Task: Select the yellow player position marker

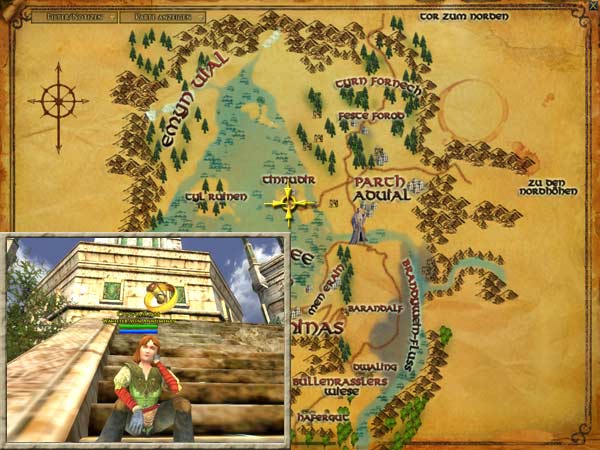Action: pyautogui.click(x=290, y=206)
